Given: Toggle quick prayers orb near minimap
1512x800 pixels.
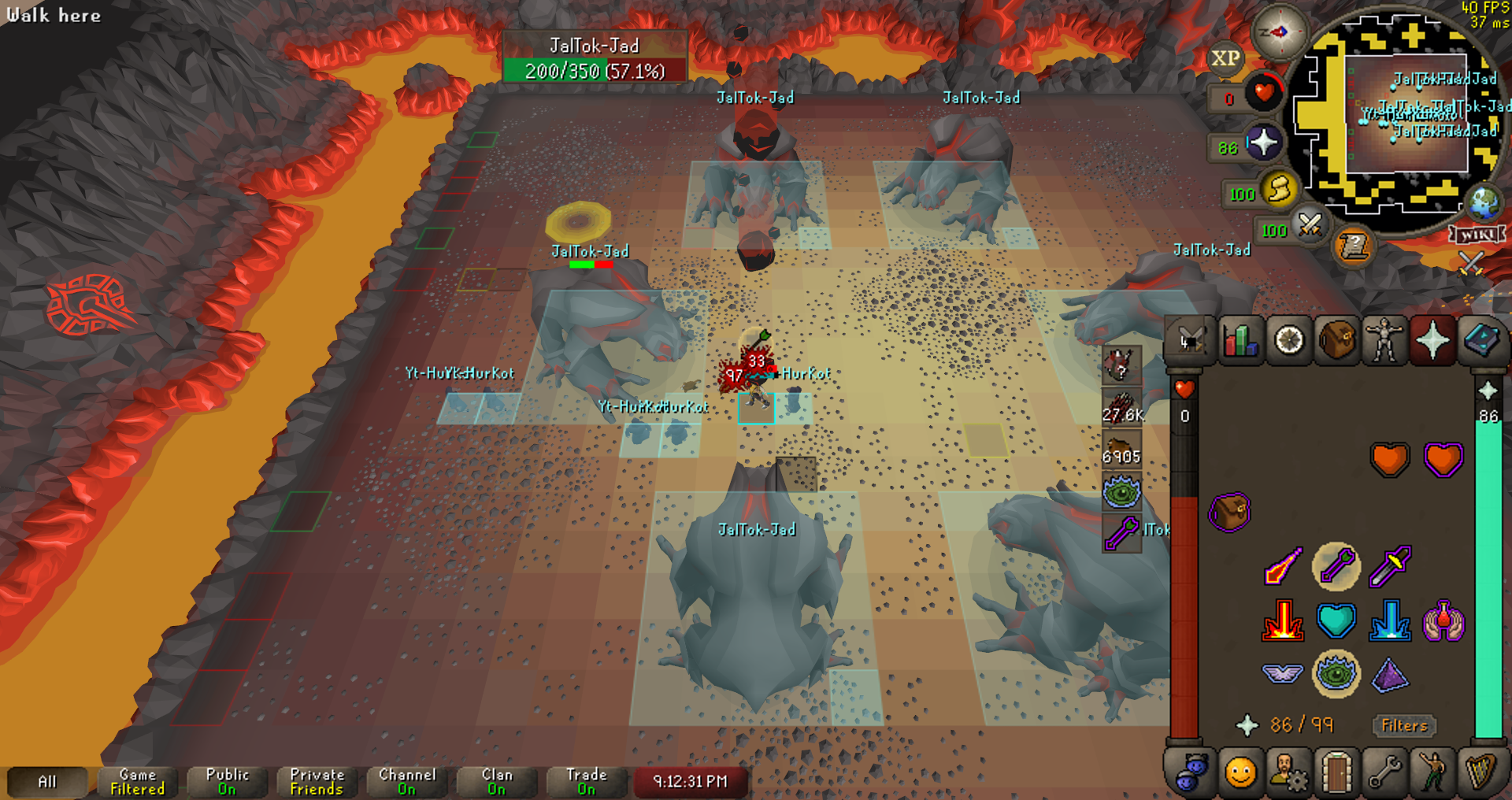Looking at the screenshot, I should [1262, 143].
